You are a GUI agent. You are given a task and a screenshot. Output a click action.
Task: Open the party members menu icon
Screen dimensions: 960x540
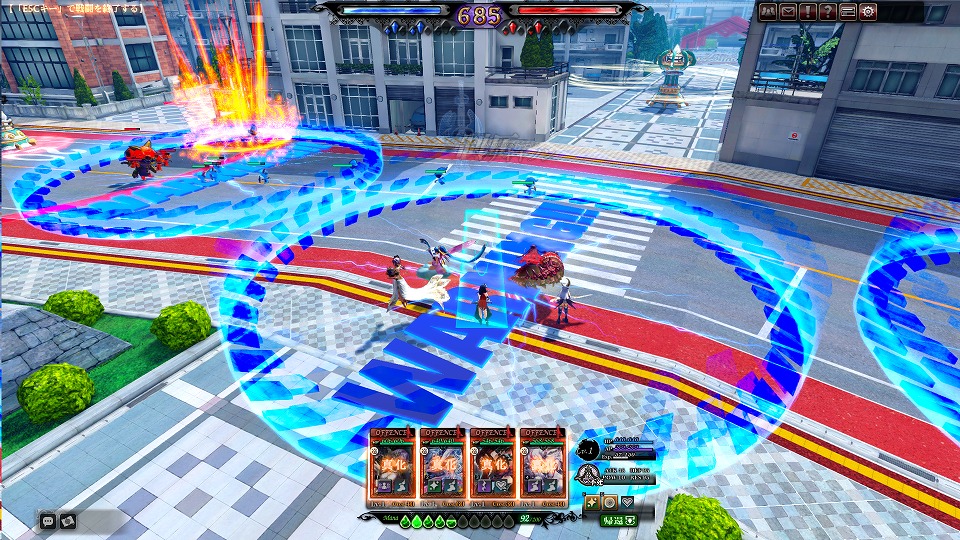pos(769,12)
